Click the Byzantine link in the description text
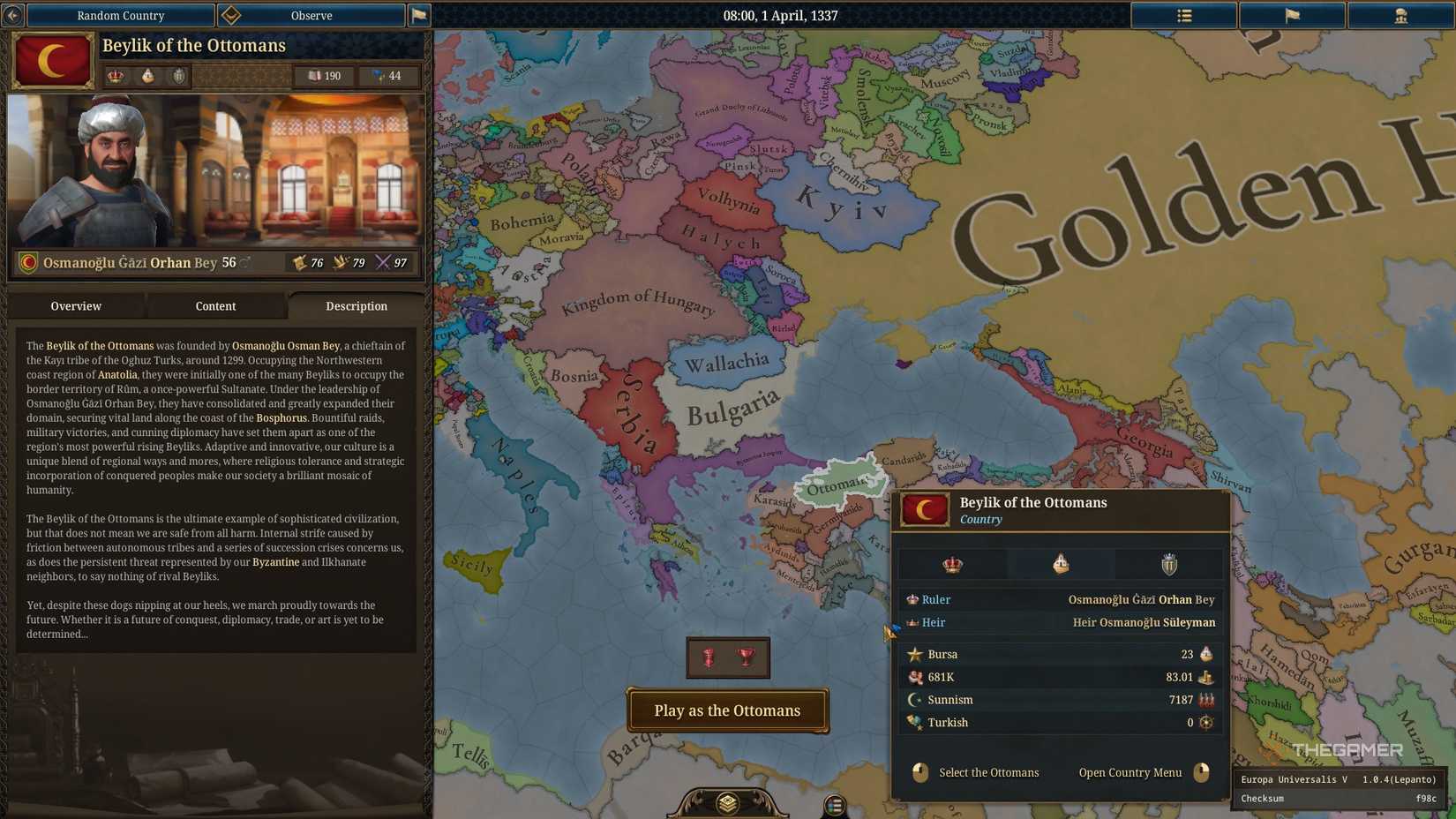This screenshot has width=1456, height=819. point(274,561)
